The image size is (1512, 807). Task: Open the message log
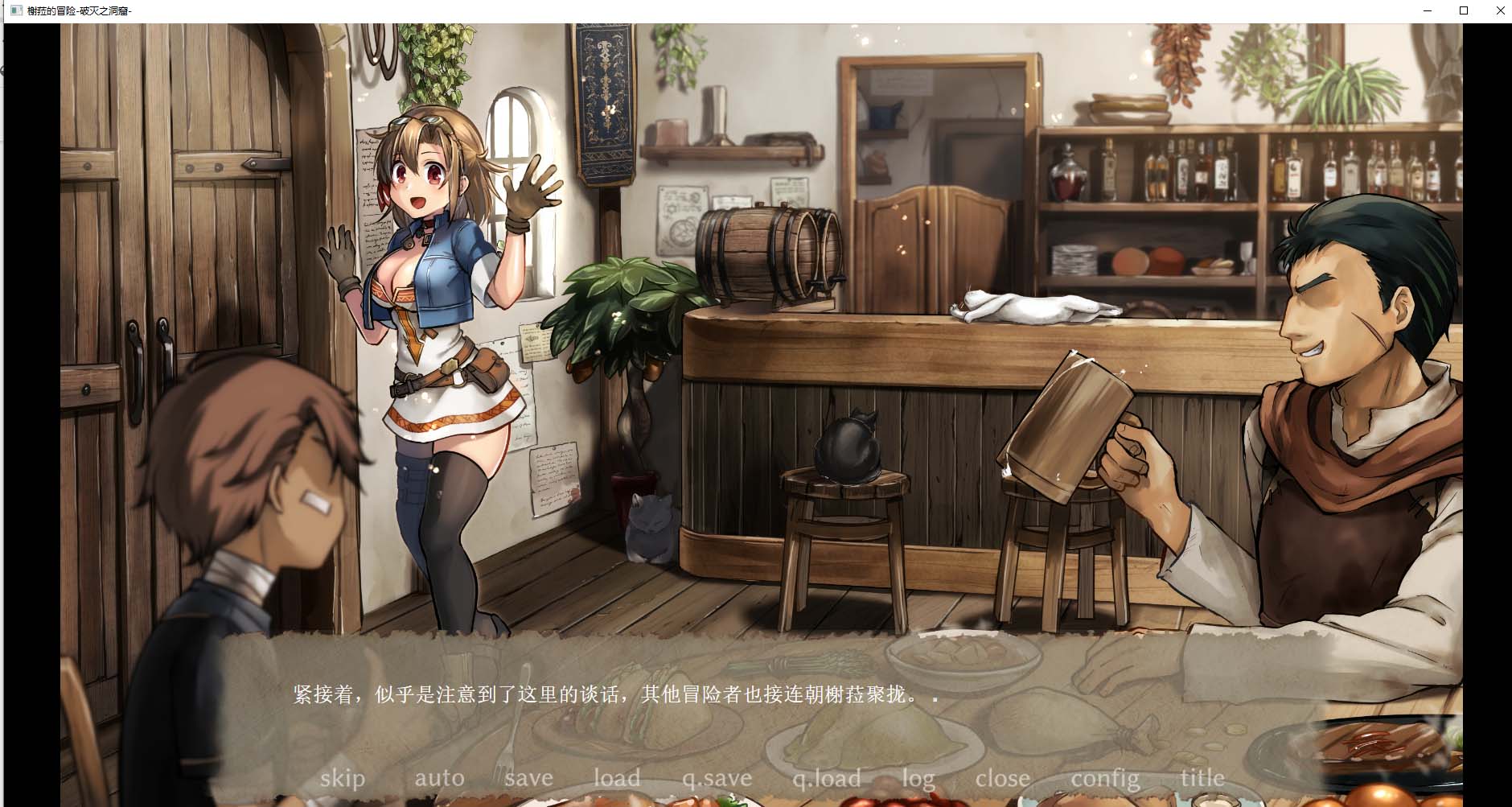(x=919, y=777)
